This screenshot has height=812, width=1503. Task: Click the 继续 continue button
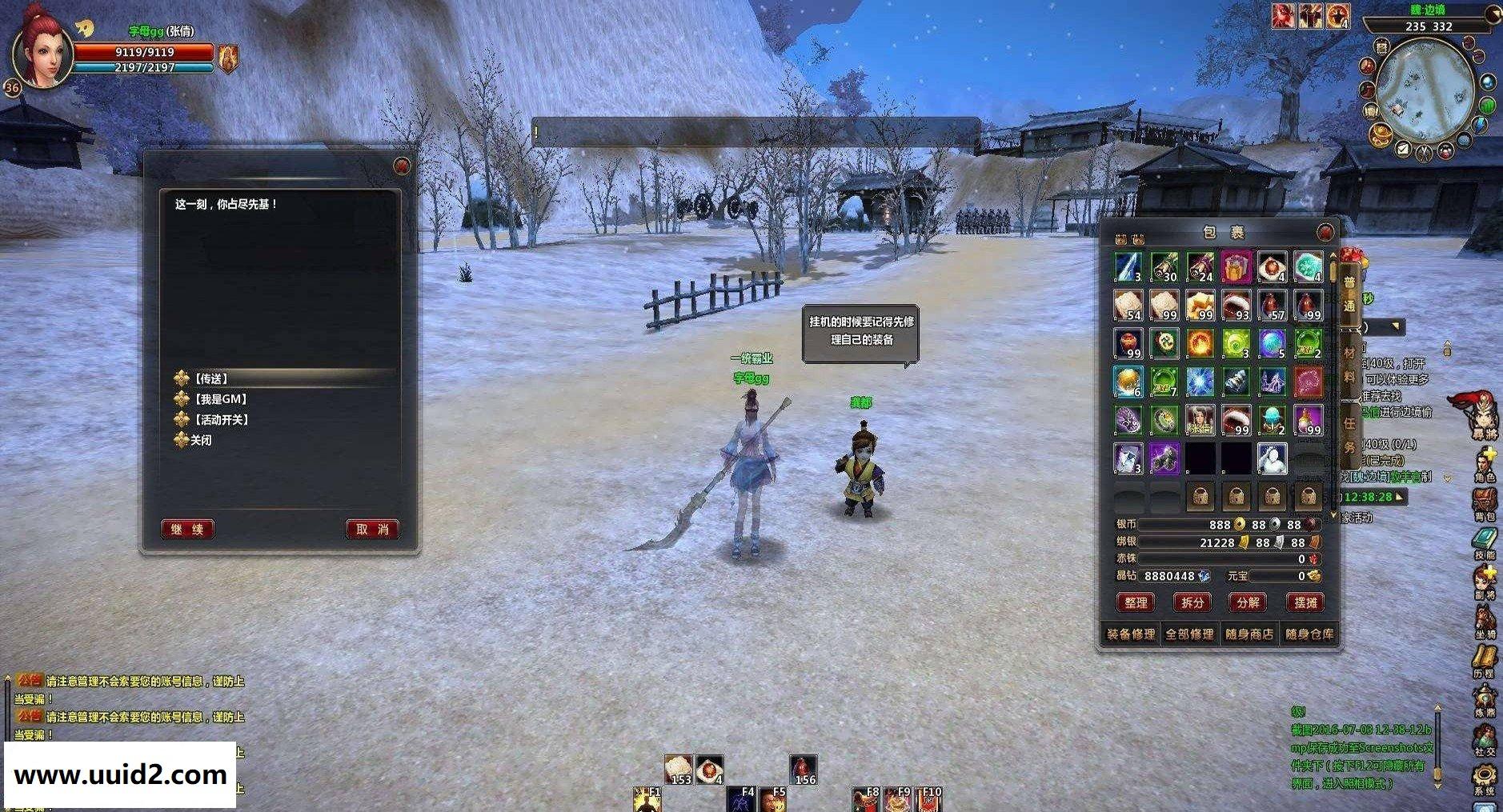(x=187, y=529)
